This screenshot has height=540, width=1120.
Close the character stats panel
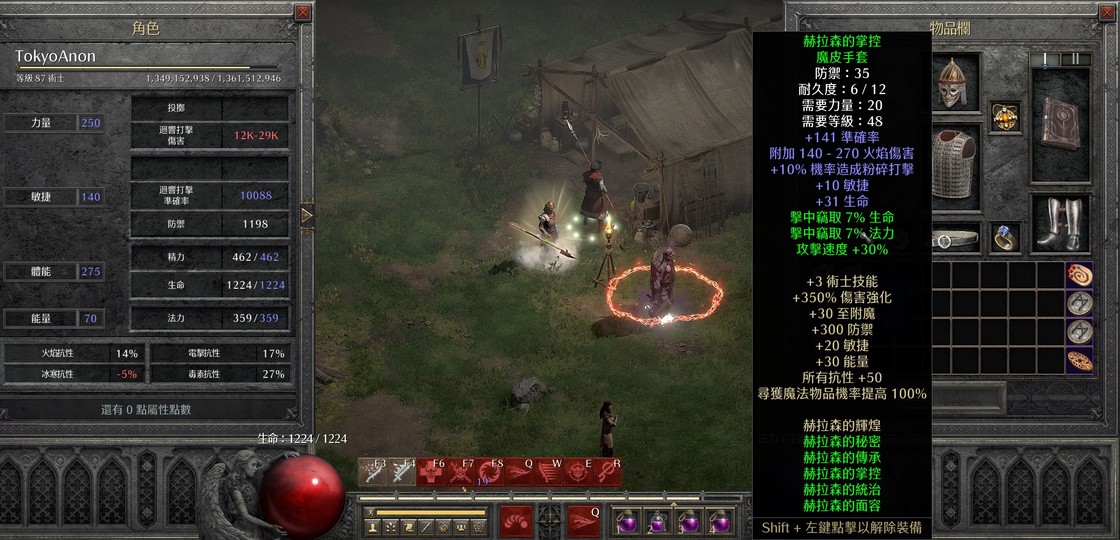click(303, 13)
